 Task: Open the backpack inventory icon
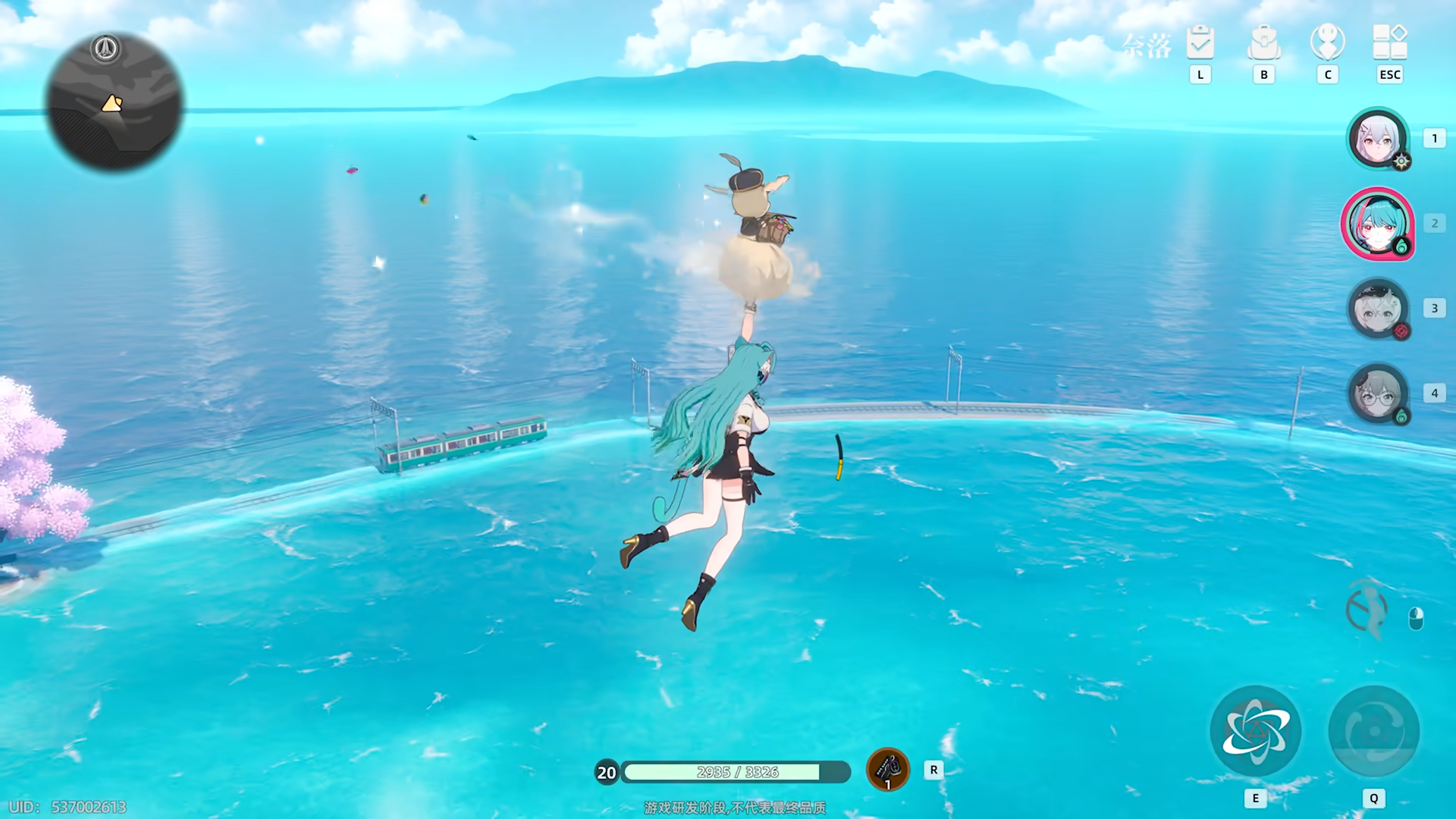[1263, 42]
